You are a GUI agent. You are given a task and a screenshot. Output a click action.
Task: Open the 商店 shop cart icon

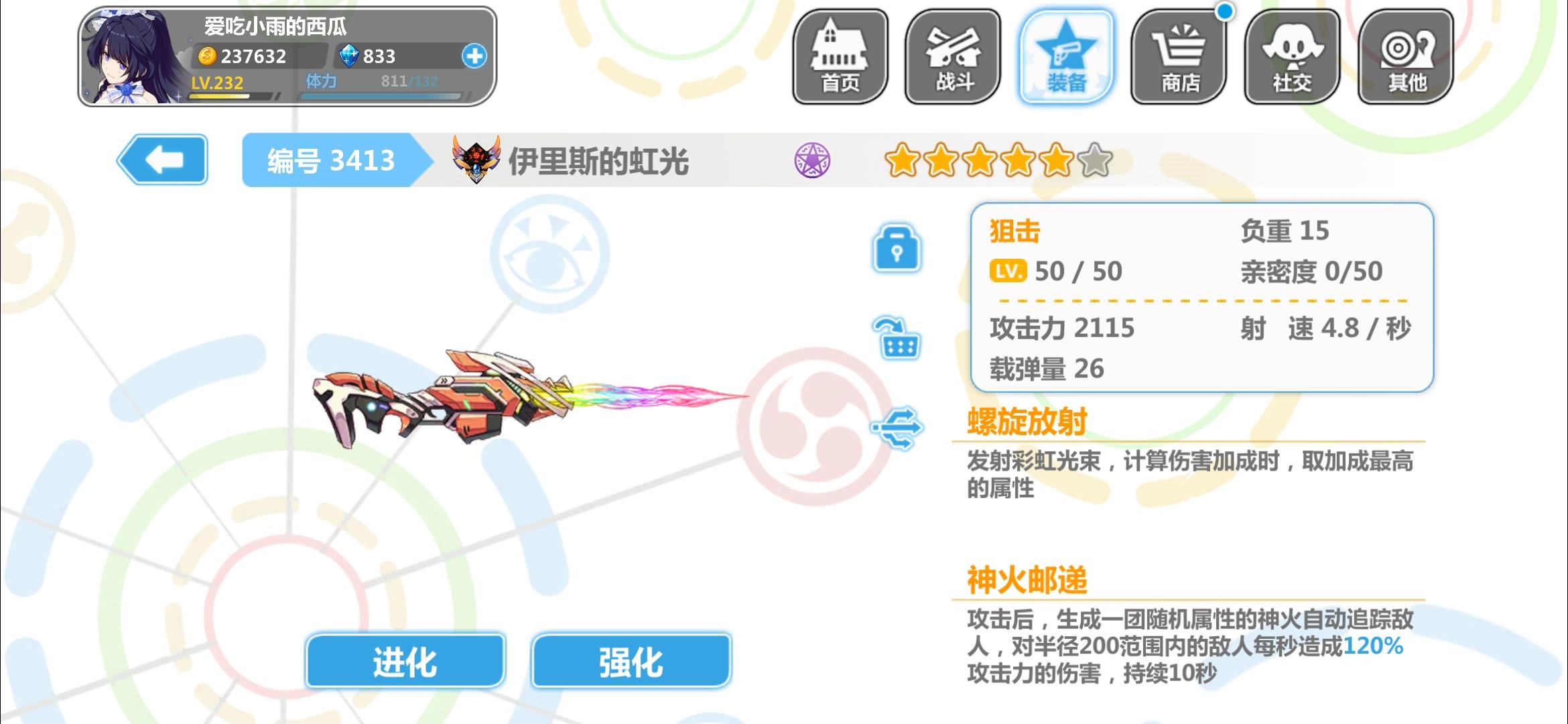tap(1179, 57)
